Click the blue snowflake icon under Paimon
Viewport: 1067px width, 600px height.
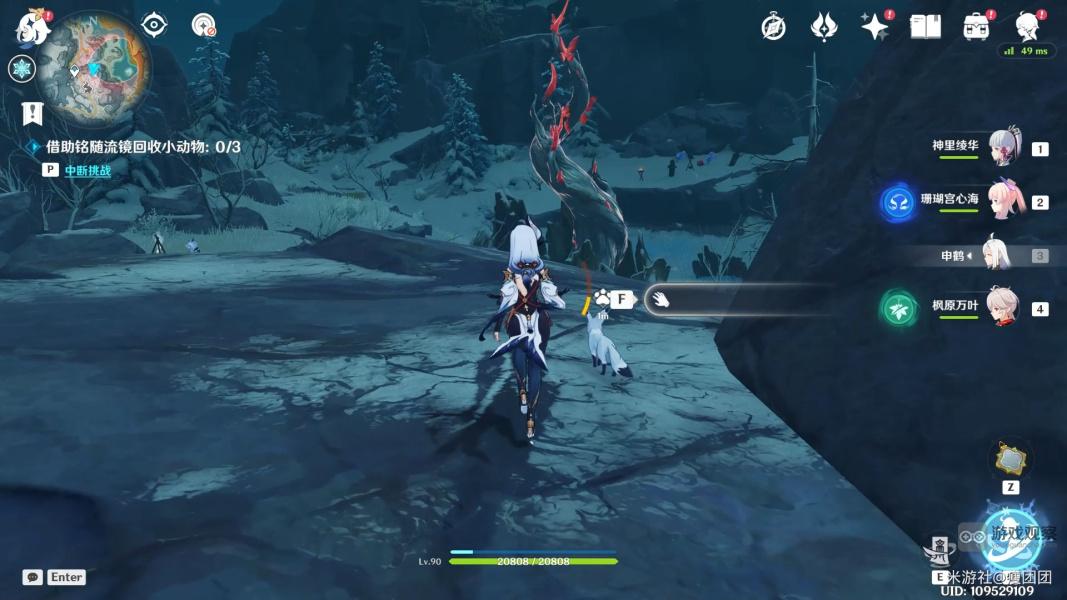[x=22, y=69]
